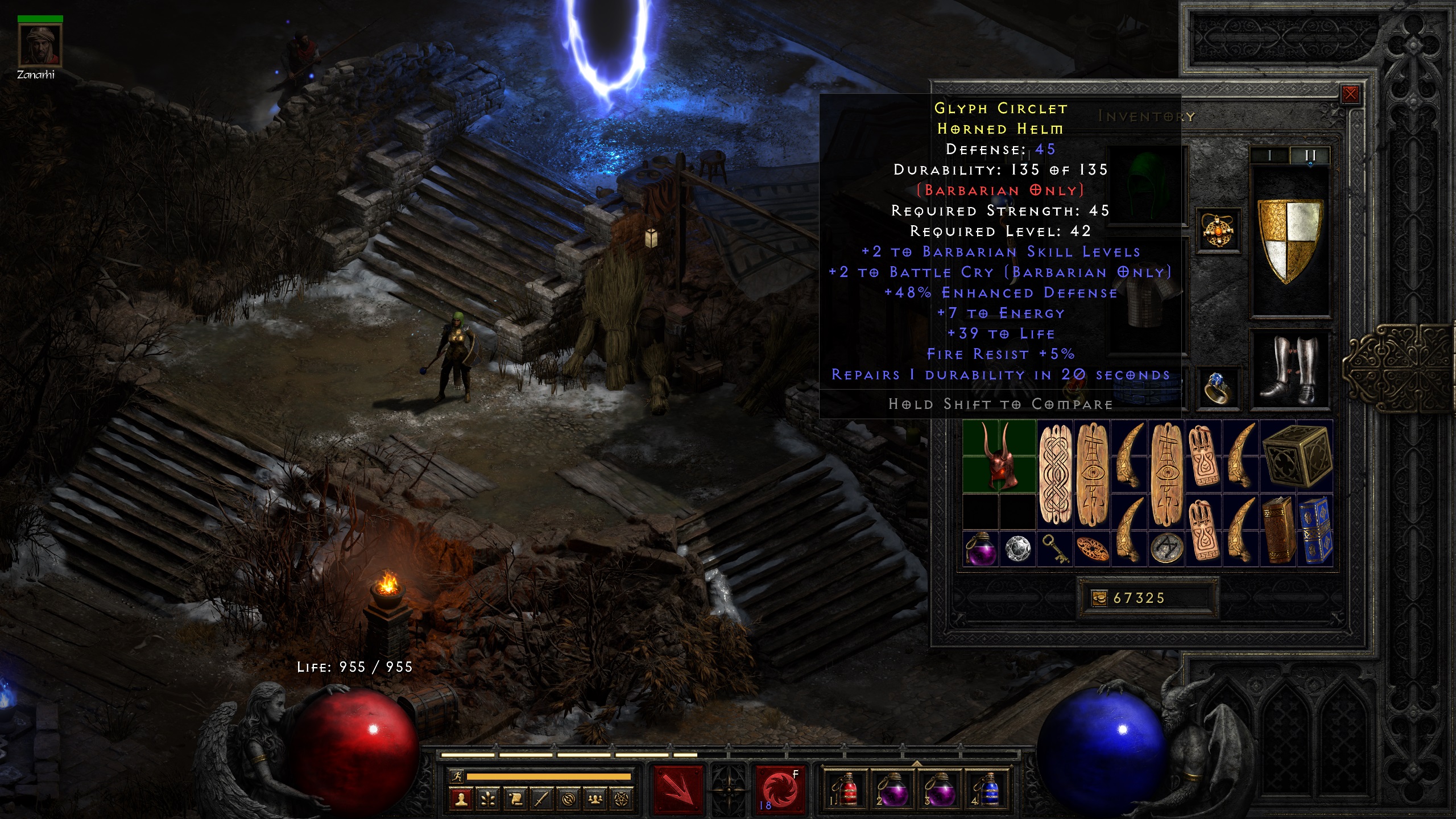This screenshot has height=819, width=1456.
Task: Select the Horadric Cube item
Action: tap(1297, 456)
